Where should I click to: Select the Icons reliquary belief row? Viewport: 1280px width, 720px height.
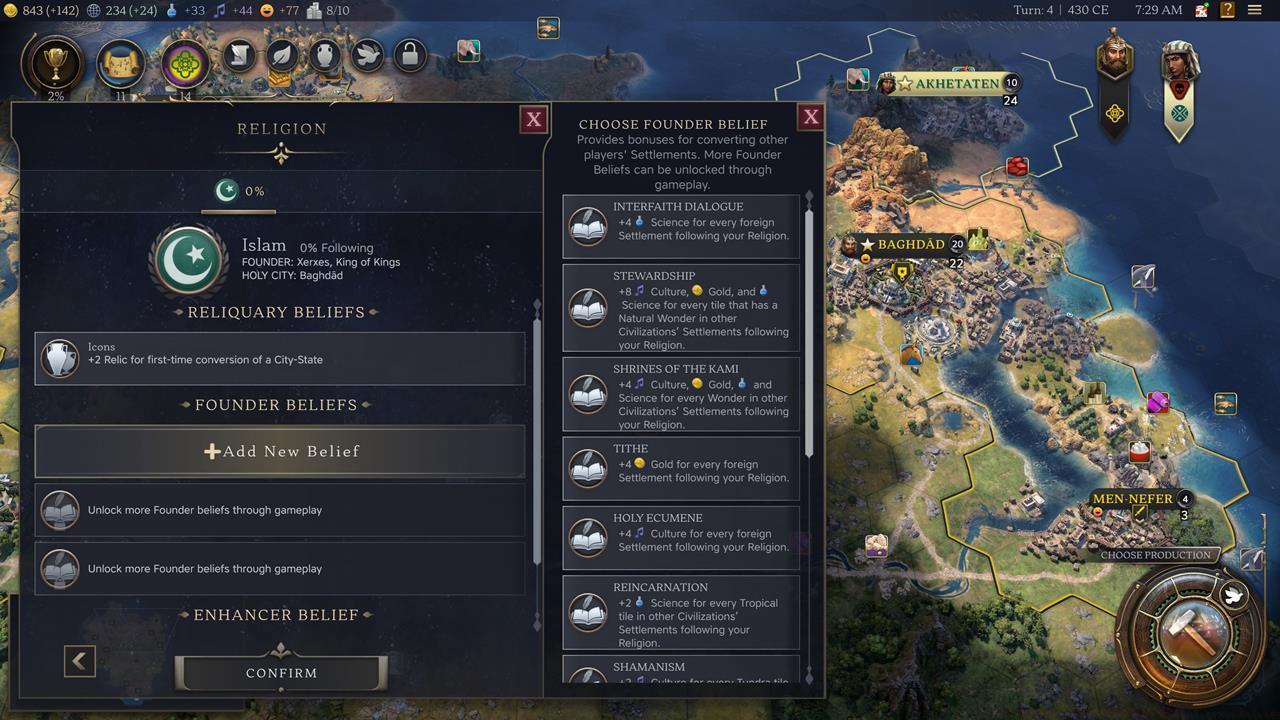(x=280, y=358)
